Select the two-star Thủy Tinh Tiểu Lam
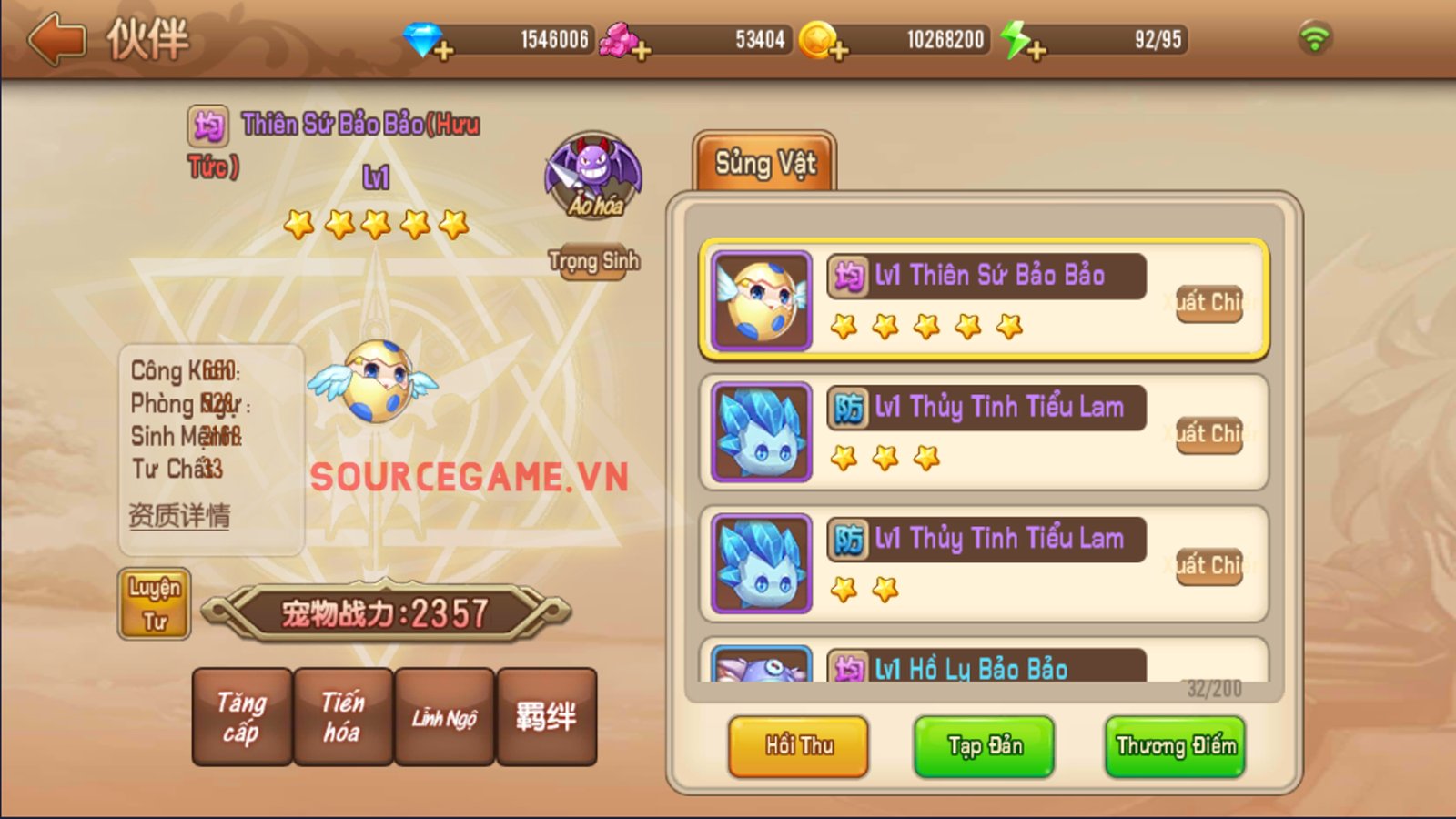The image size is (1456, 819). (x=983, y=563)
